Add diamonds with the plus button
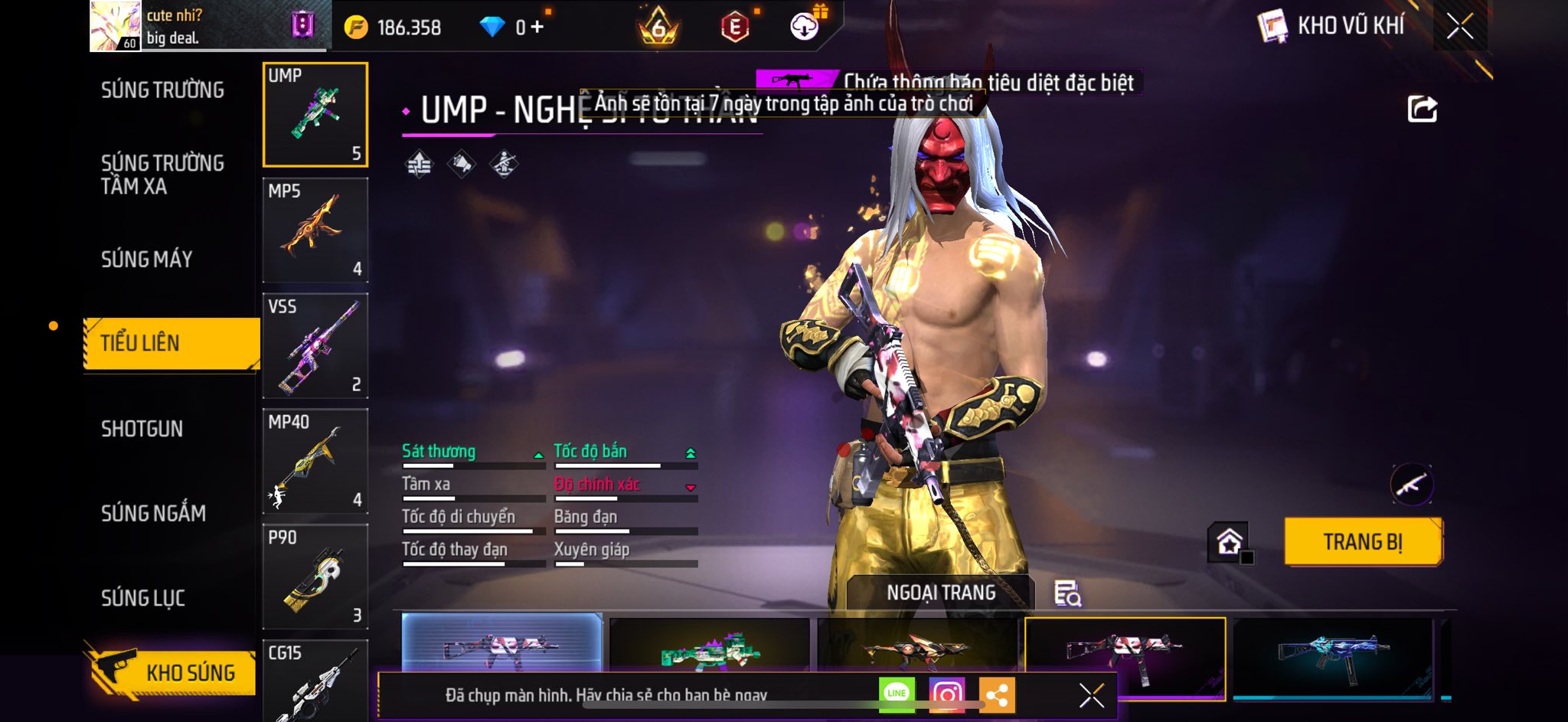Screen dimensions: 1568x722 coord(537,28)
